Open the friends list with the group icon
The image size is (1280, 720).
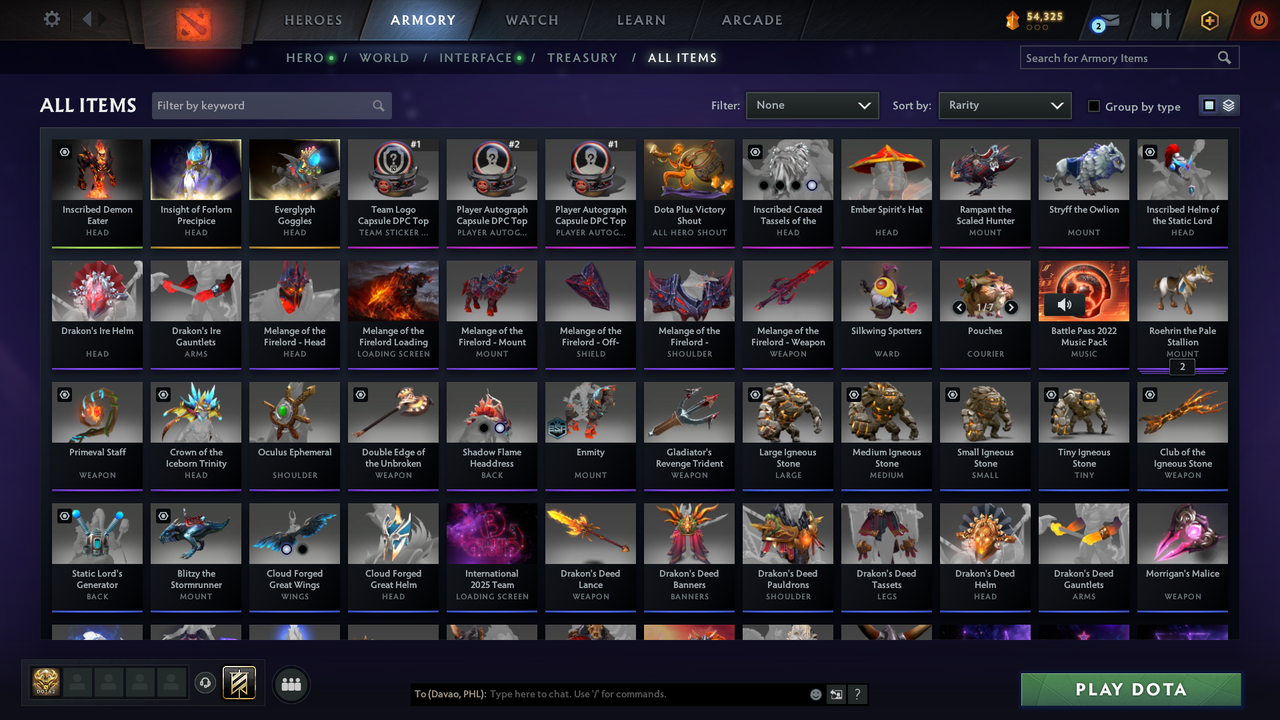click(x=289, y=684)
